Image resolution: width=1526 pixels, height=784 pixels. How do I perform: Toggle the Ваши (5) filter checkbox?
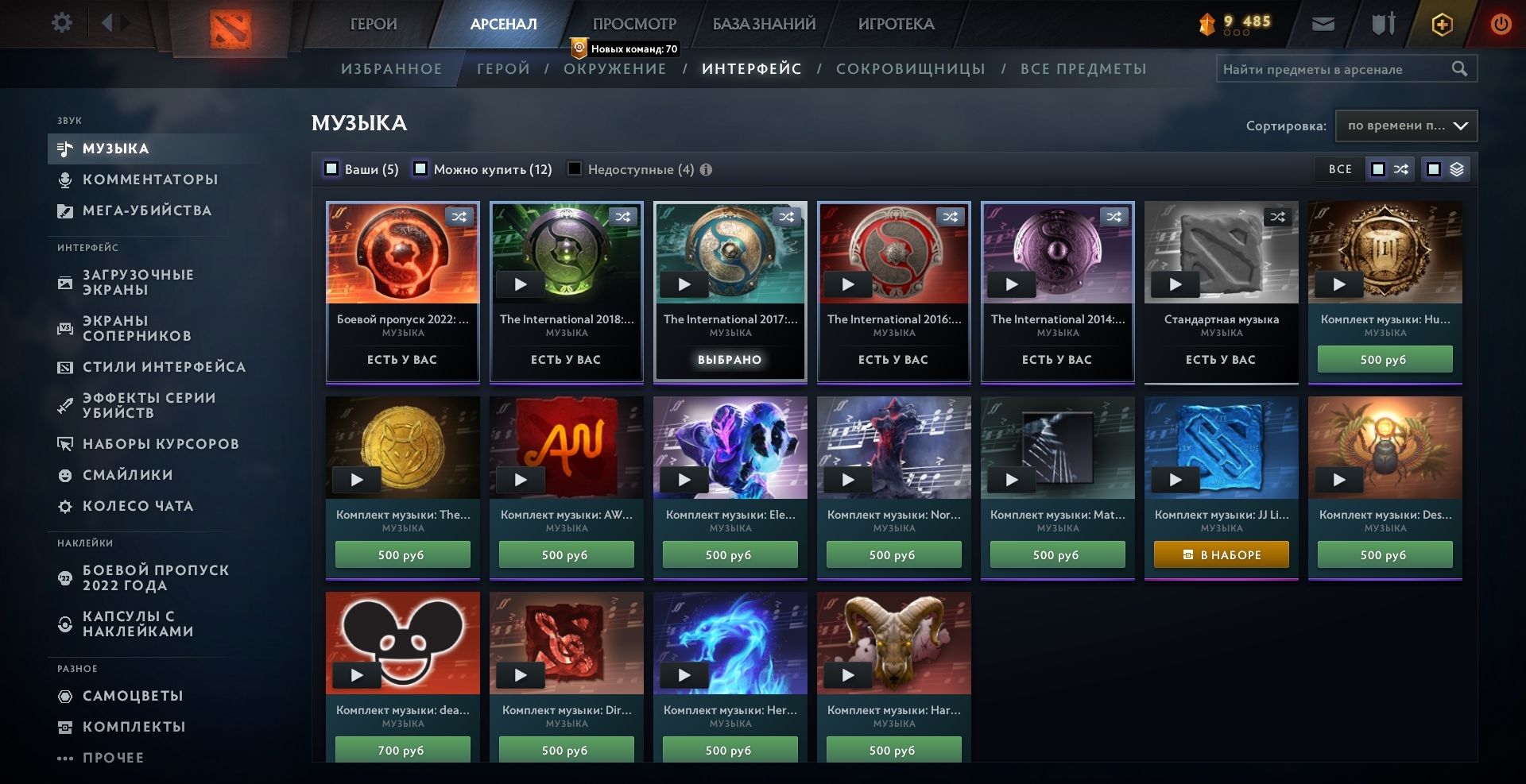[x=332, y=168]
